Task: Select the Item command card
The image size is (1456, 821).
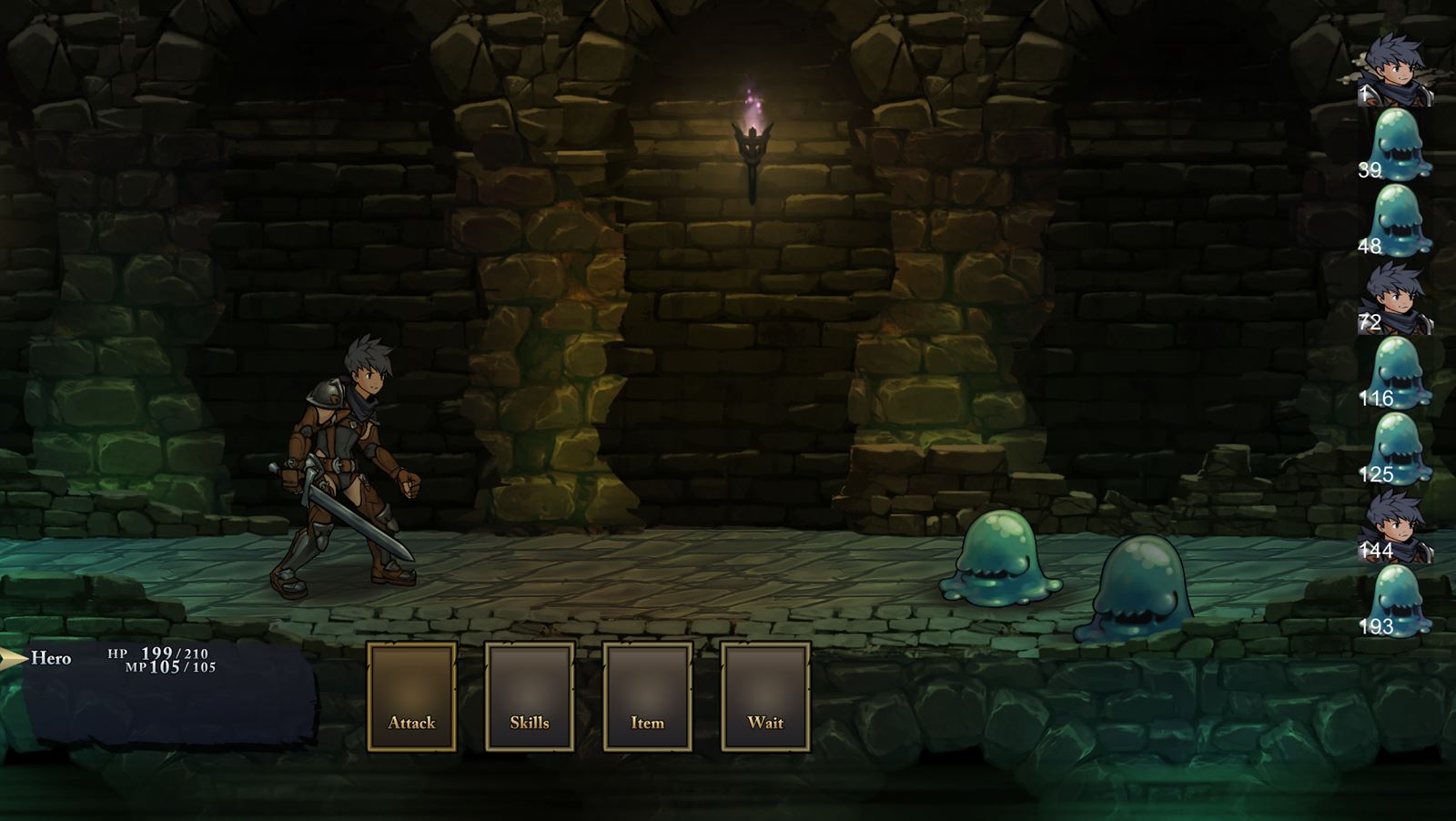Action: click(647, 696)
